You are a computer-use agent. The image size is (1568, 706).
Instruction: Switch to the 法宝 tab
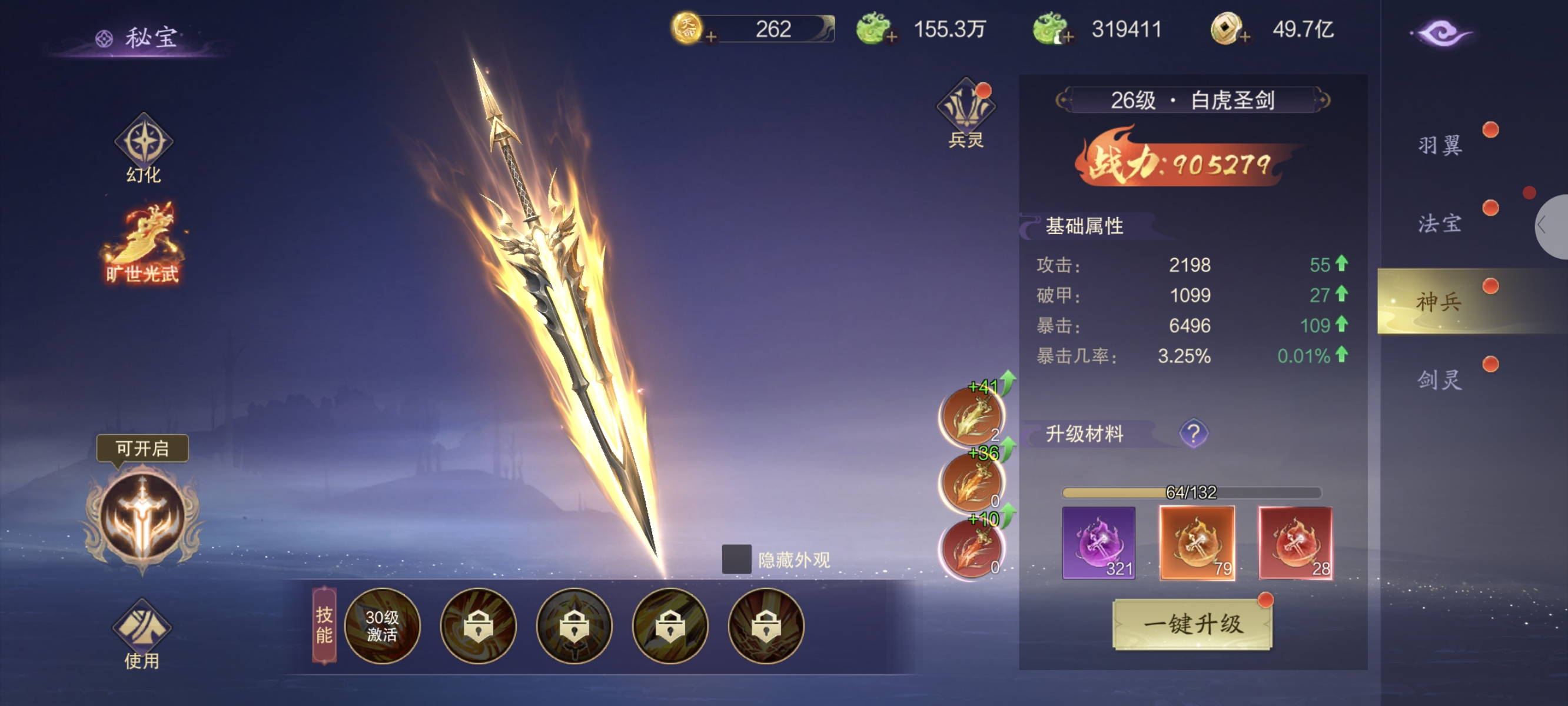coord(1439,224)
